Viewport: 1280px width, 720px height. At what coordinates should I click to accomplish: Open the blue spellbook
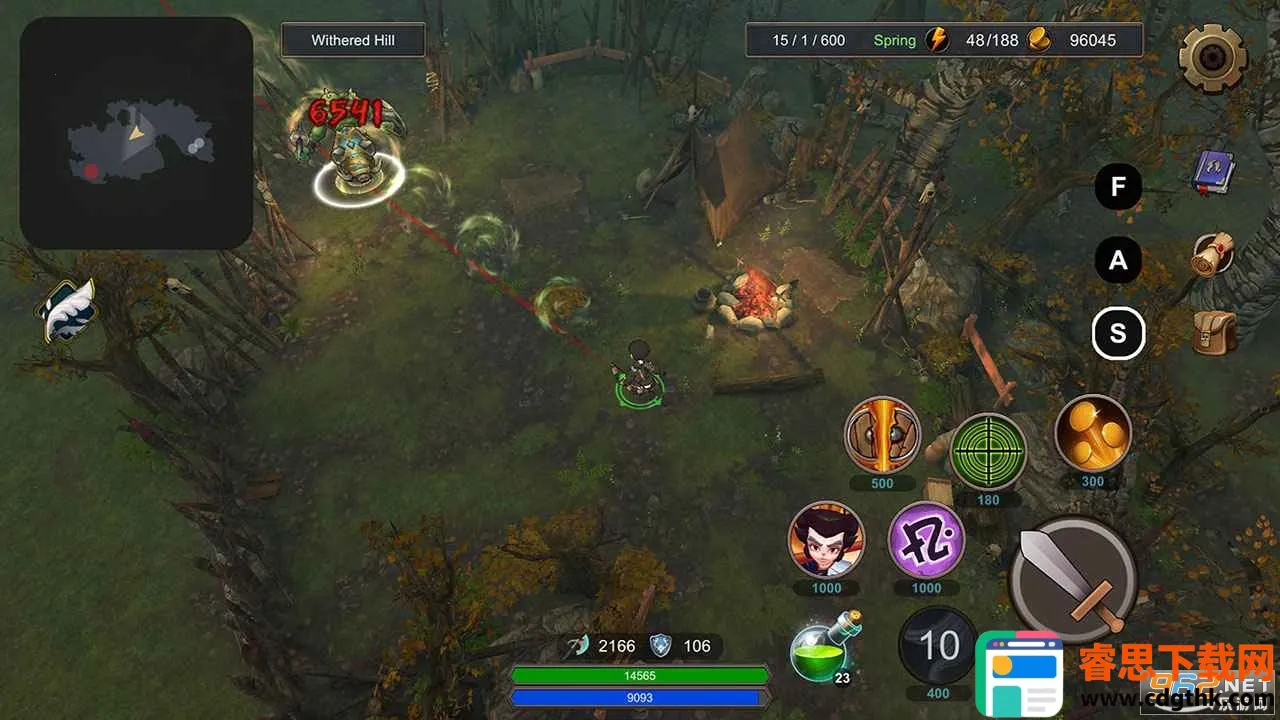(1214, 172)
